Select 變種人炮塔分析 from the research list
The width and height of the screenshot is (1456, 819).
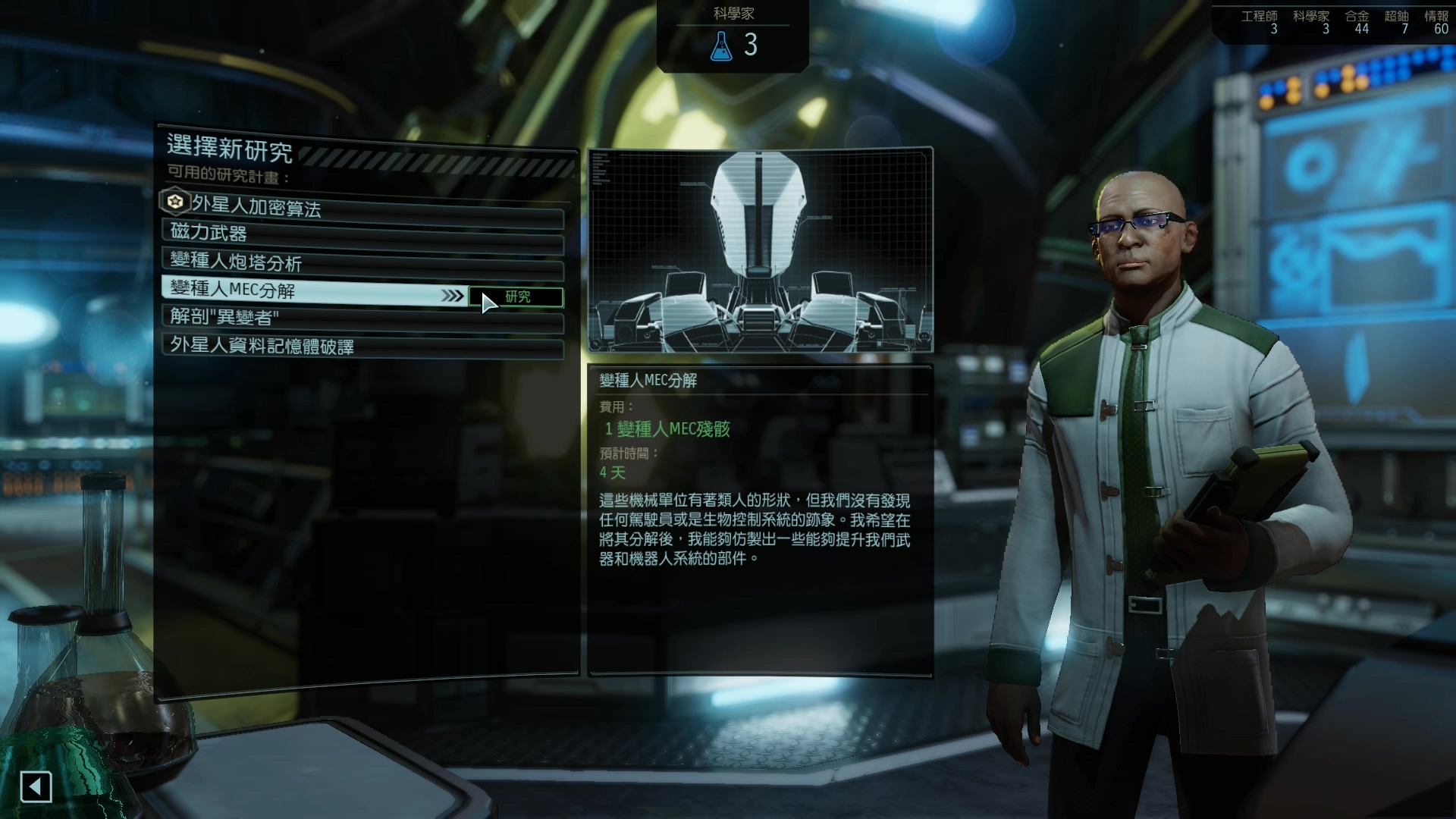[362, 262]
